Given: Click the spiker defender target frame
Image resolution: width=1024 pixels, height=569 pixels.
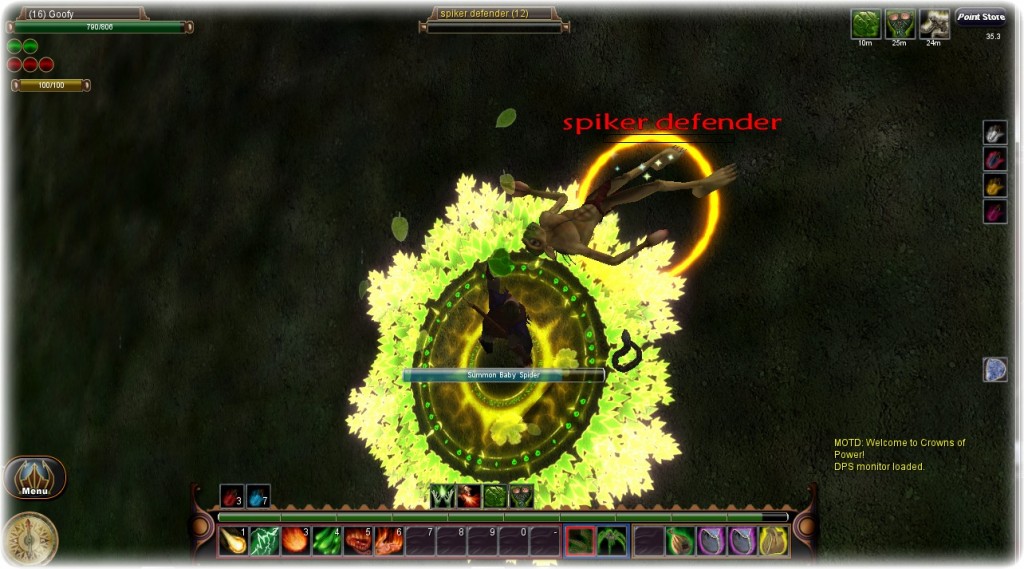Looking at the screenshot, I should [493, 14].
